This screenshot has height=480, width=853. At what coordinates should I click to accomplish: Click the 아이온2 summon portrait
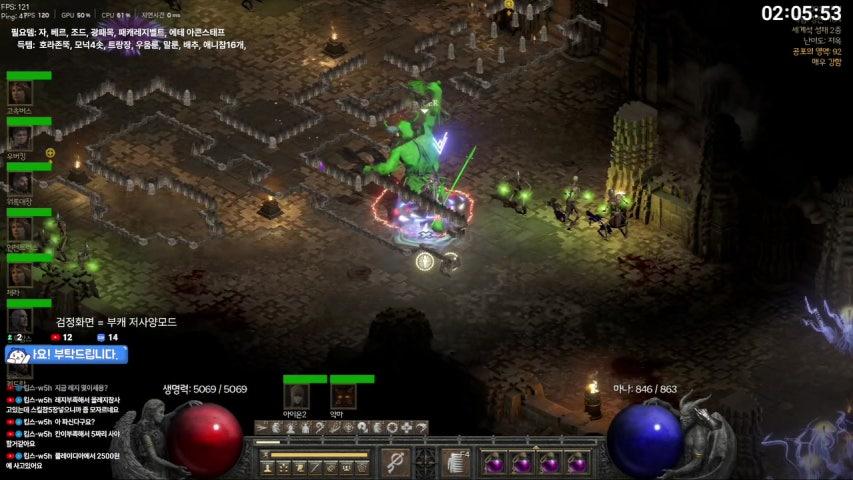[x=296, y=396]
